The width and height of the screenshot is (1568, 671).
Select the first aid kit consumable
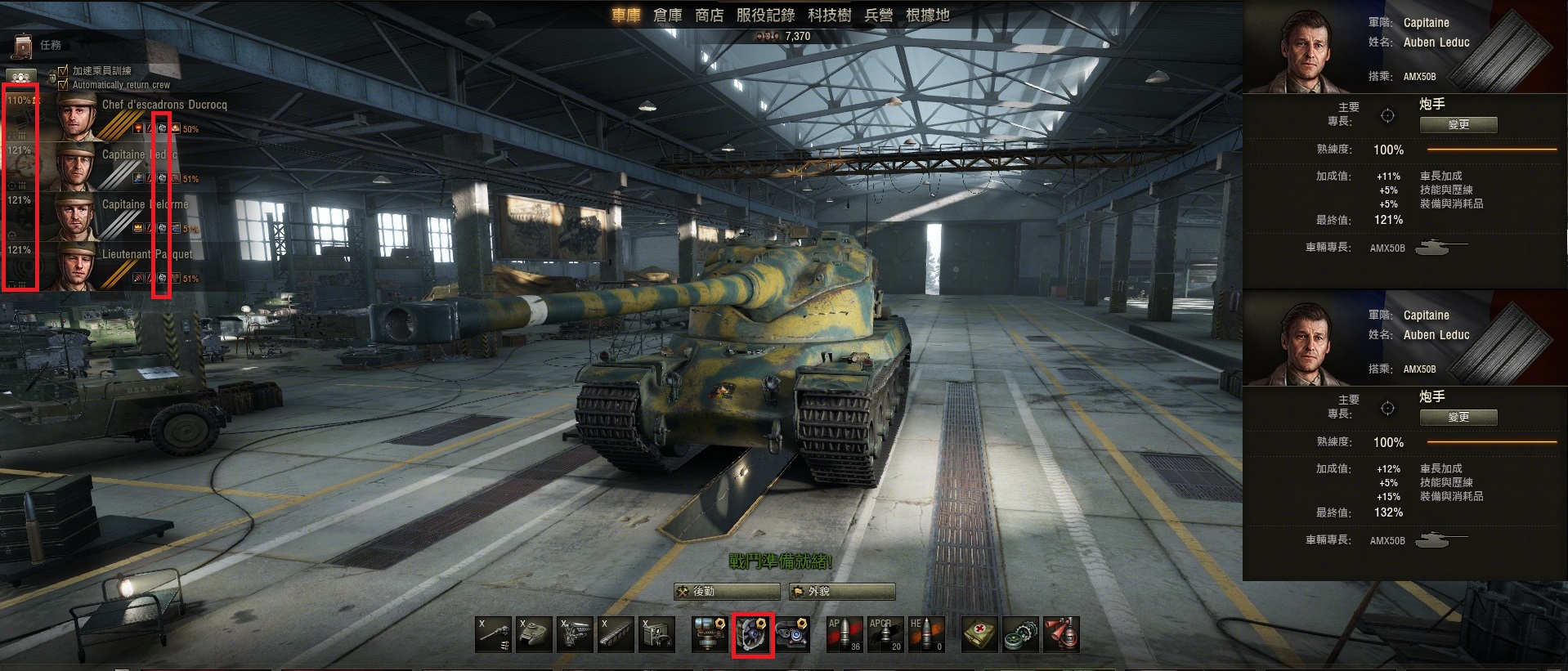click(979, 634)
